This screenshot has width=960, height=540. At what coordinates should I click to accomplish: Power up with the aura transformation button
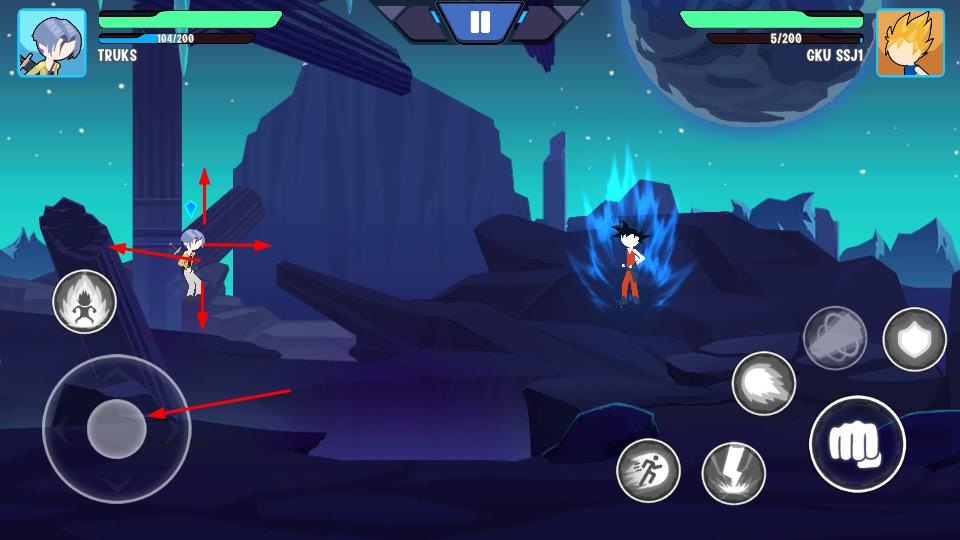coord(85,302)
